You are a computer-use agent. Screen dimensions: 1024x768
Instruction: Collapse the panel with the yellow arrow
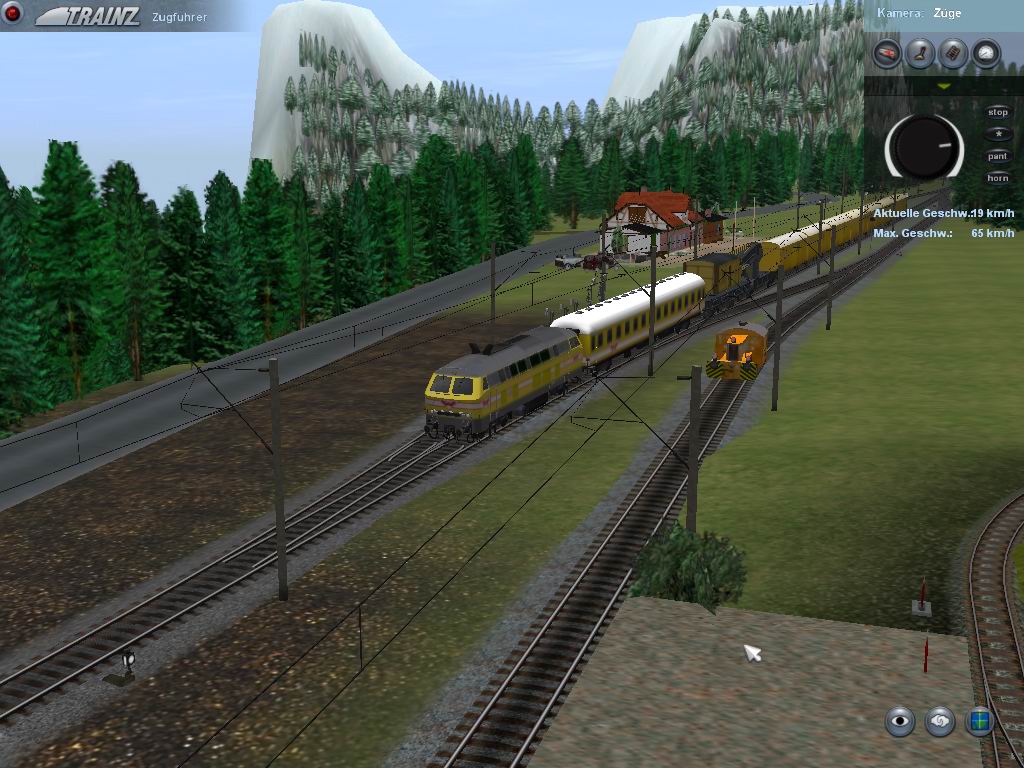(x=943, y=87)
